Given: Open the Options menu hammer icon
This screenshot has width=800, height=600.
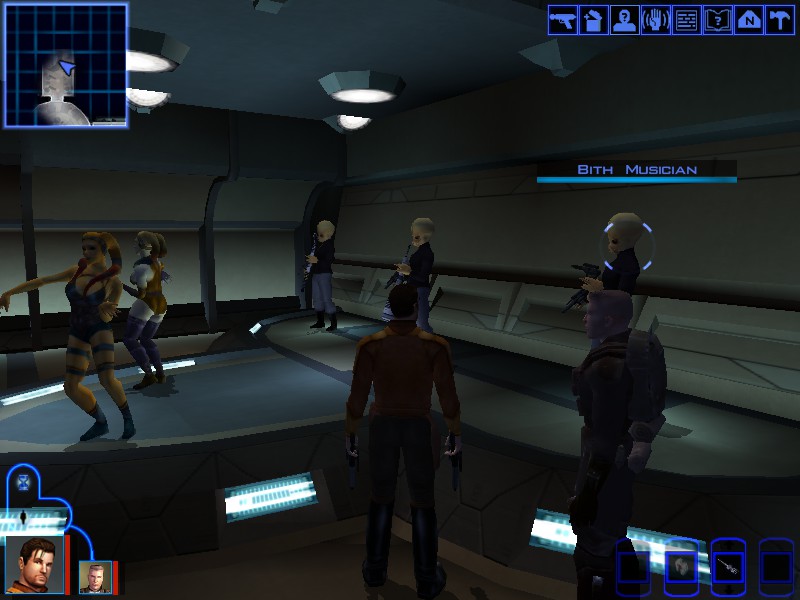Looking at the screenshot, I should point(779,20).
